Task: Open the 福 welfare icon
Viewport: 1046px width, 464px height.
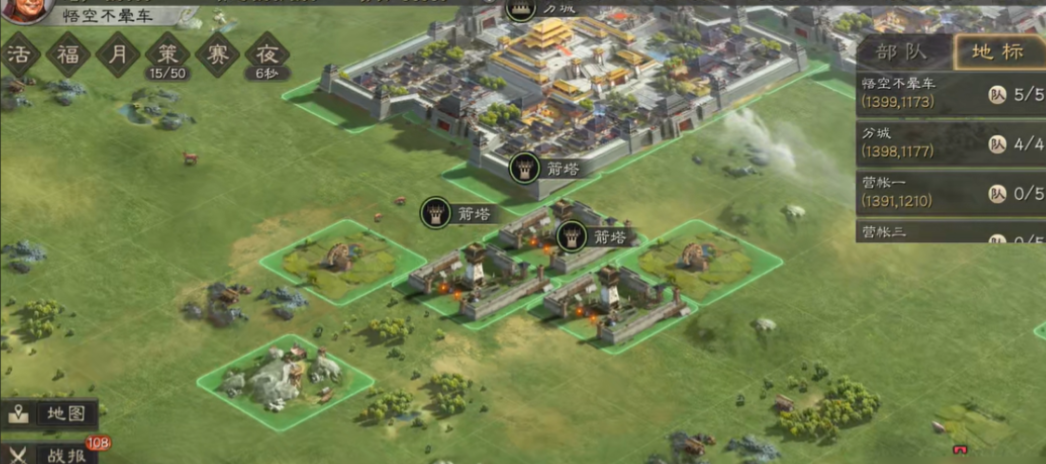Action: (68, 55)
